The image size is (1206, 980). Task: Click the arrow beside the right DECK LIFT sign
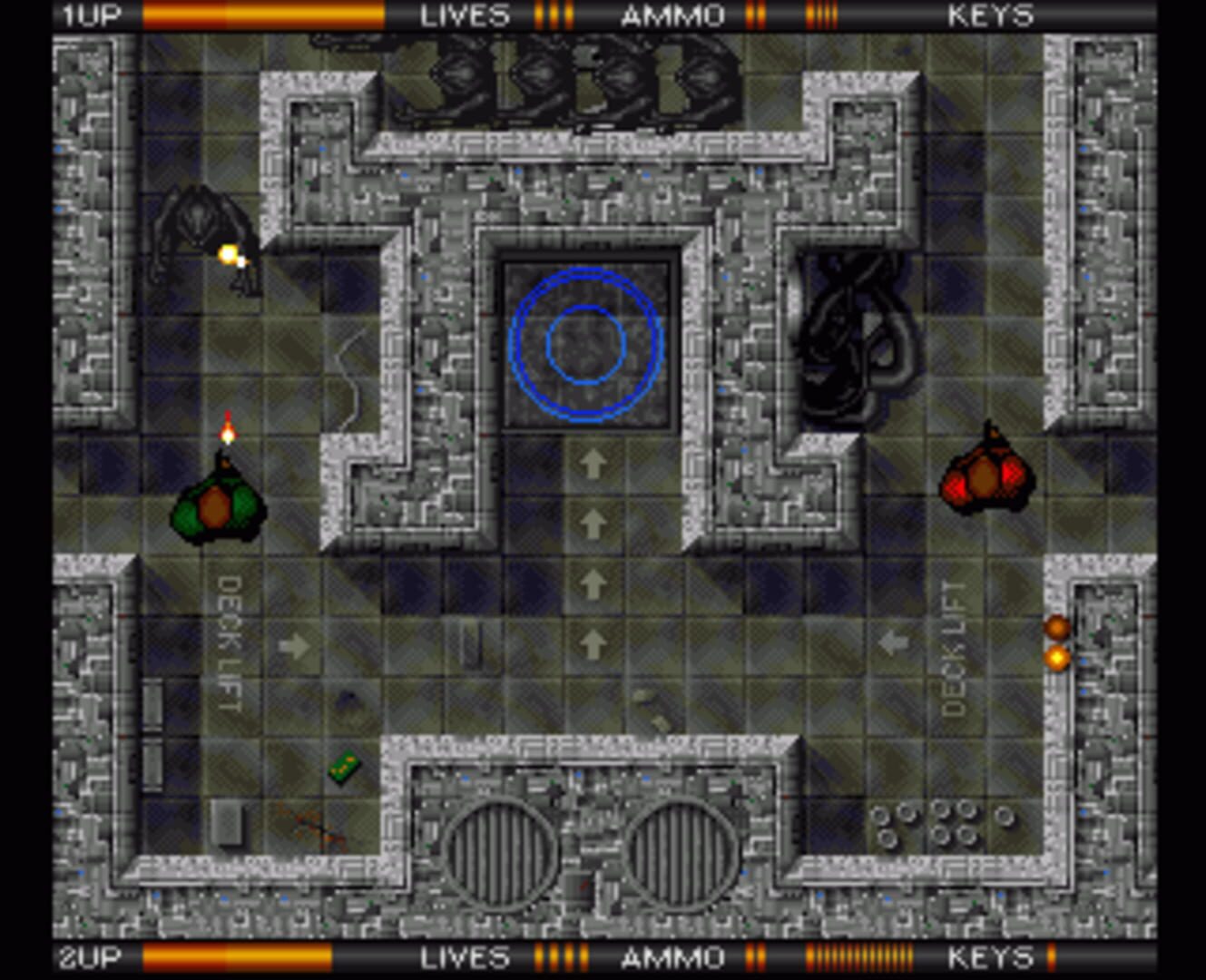coord(895,642)
